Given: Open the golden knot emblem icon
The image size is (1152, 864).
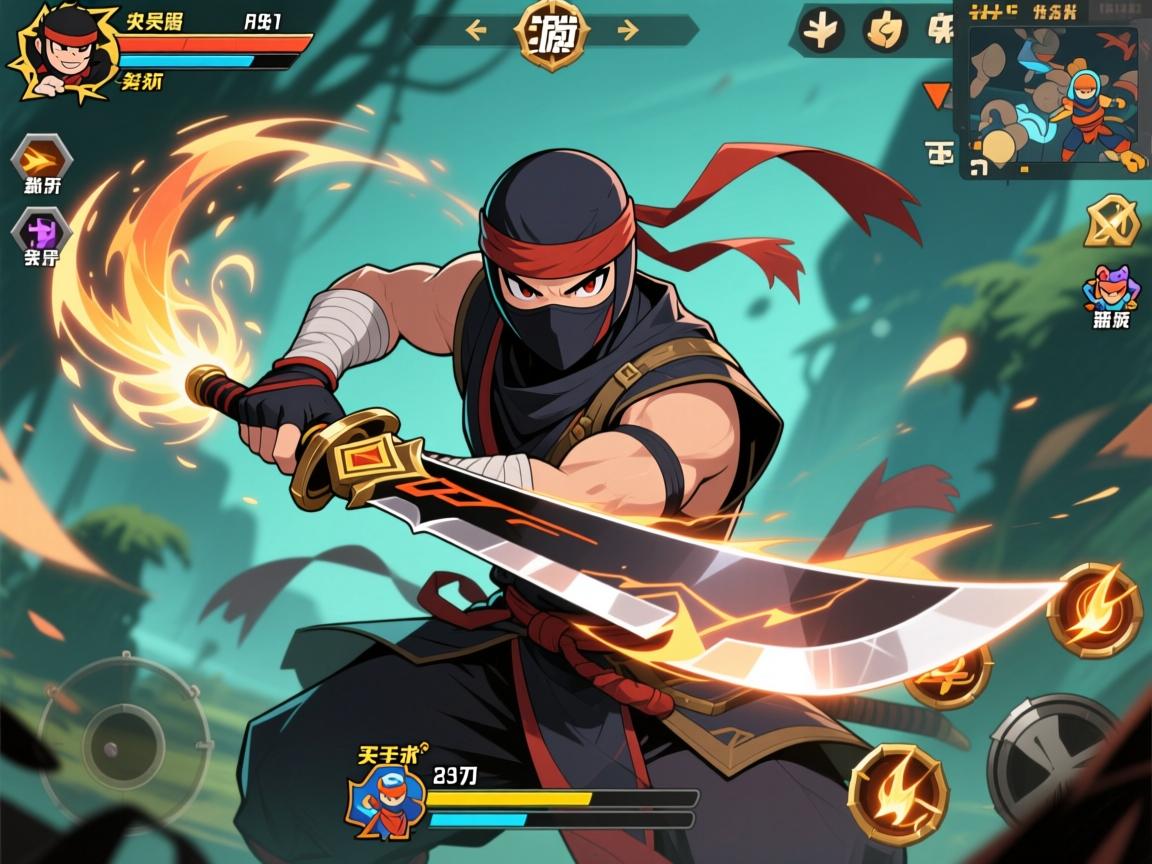Looking at the screenshot, I should point(1111,221).
